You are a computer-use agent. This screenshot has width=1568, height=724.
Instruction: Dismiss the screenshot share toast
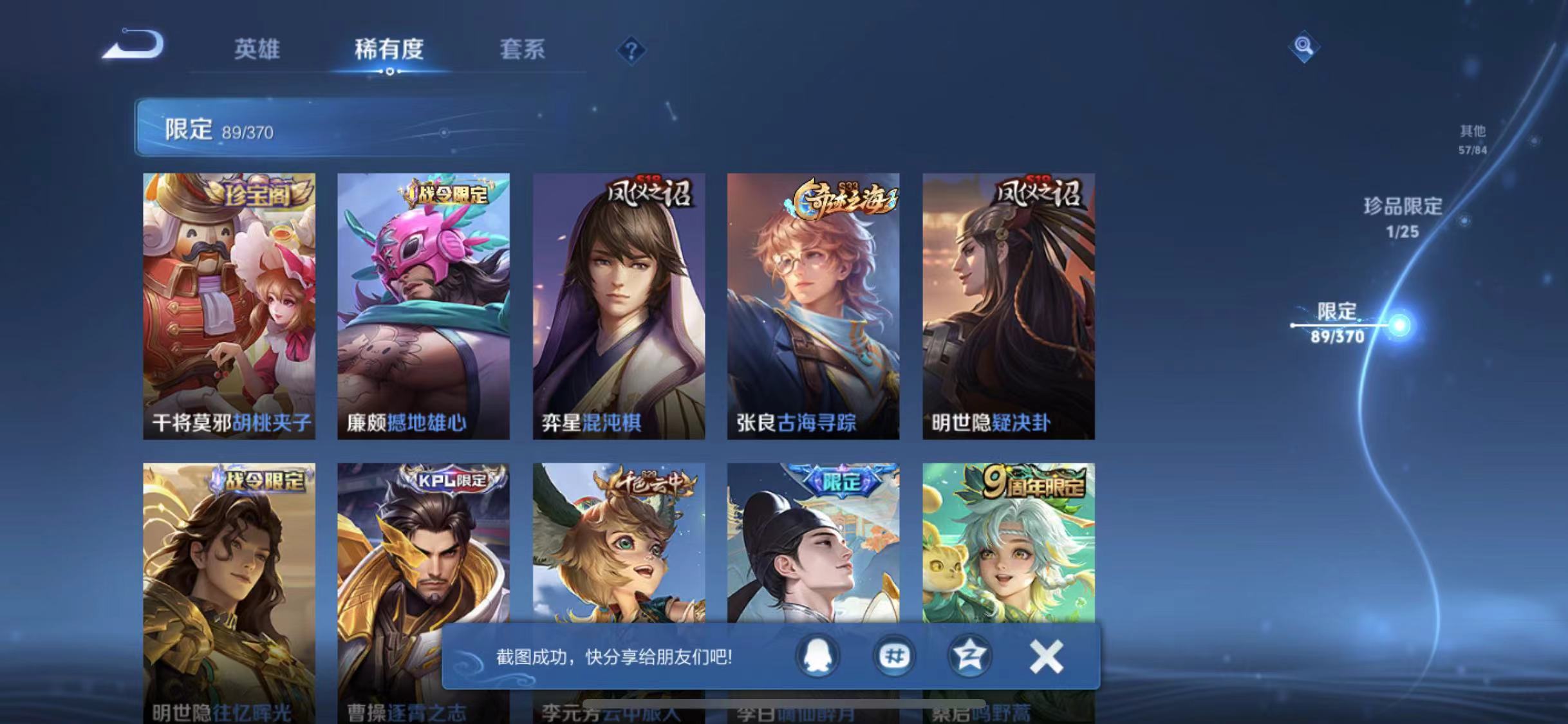pyautogui.click(x=1046, y=656)
